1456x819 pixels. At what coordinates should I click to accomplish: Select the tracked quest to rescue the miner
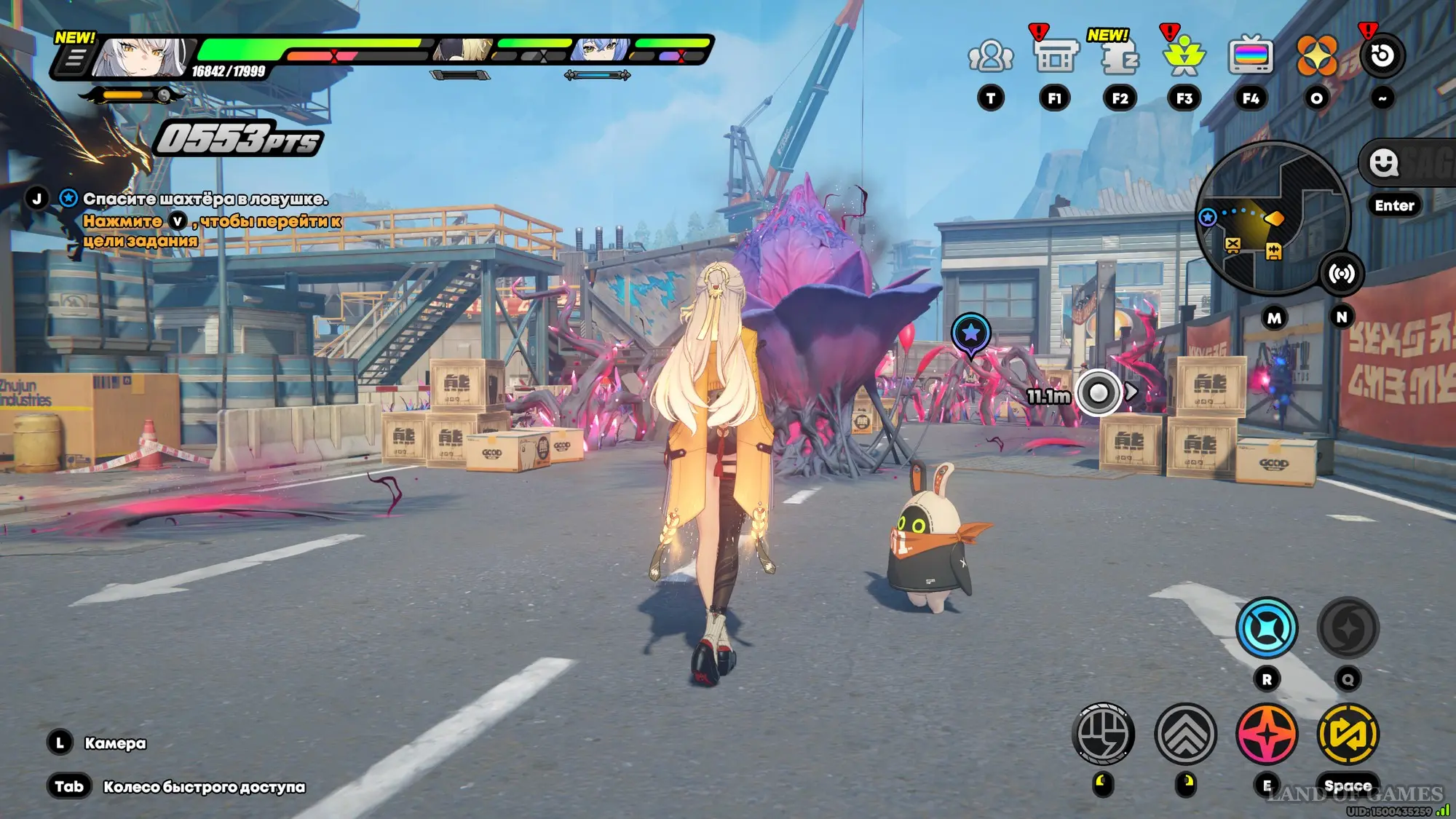(x=205, y=199)
